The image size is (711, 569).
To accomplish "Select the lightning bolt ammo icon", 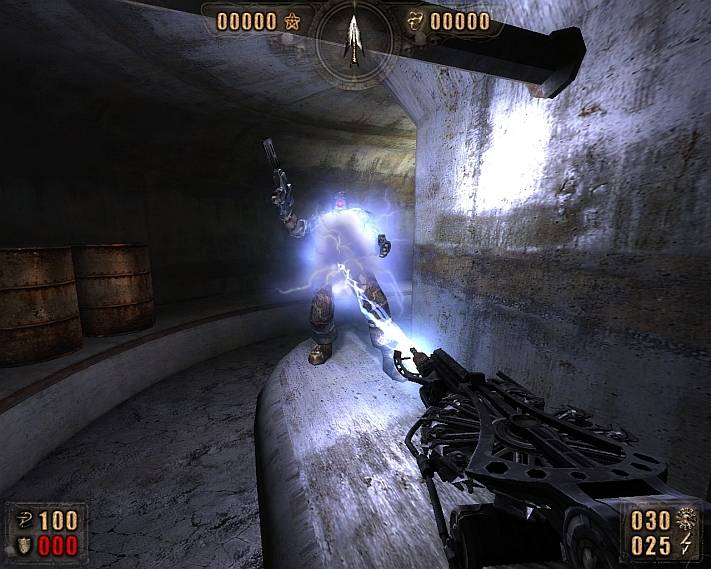I will tap(687, 546).
